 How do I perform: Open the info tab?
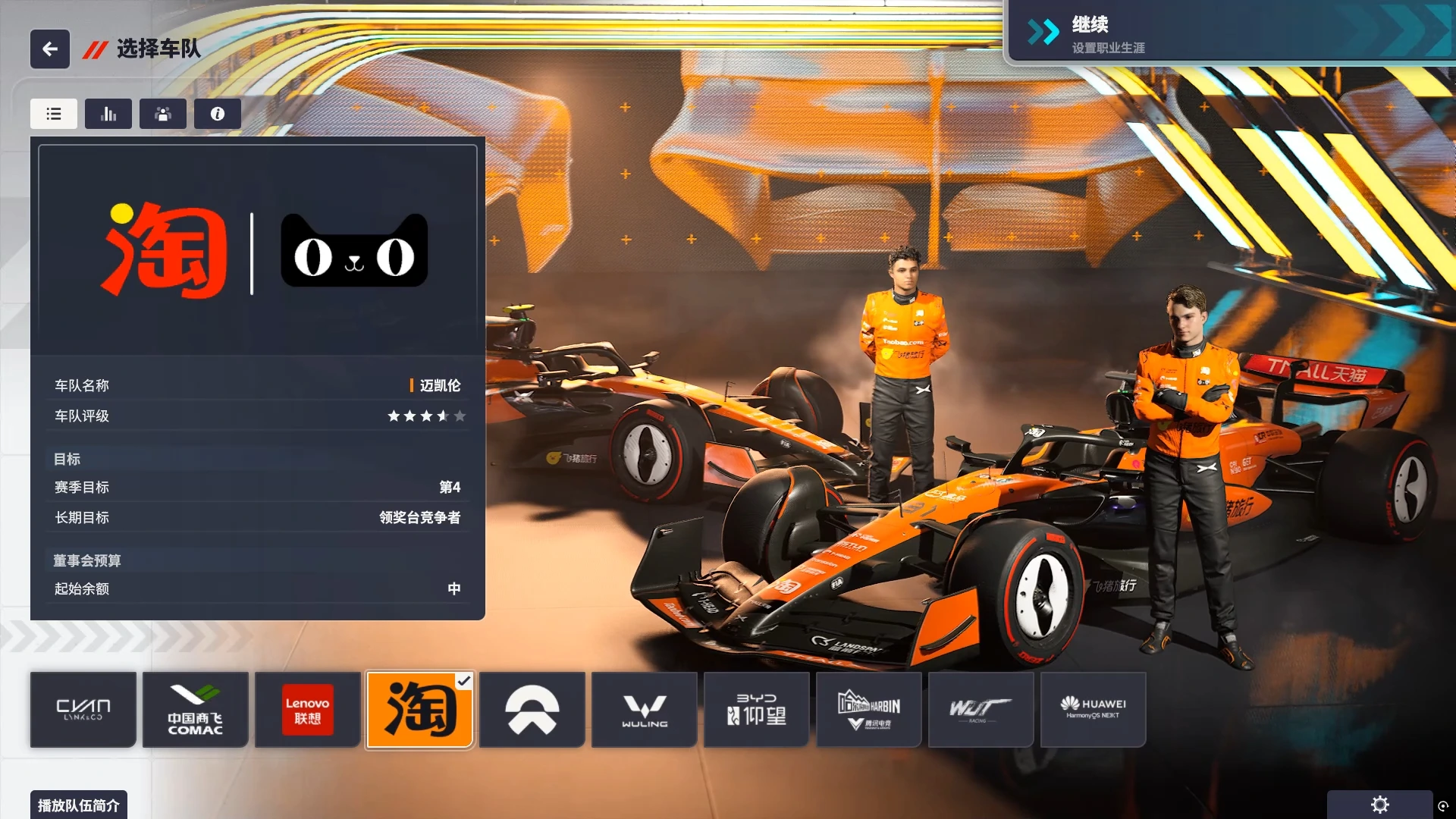coord(218,114)
